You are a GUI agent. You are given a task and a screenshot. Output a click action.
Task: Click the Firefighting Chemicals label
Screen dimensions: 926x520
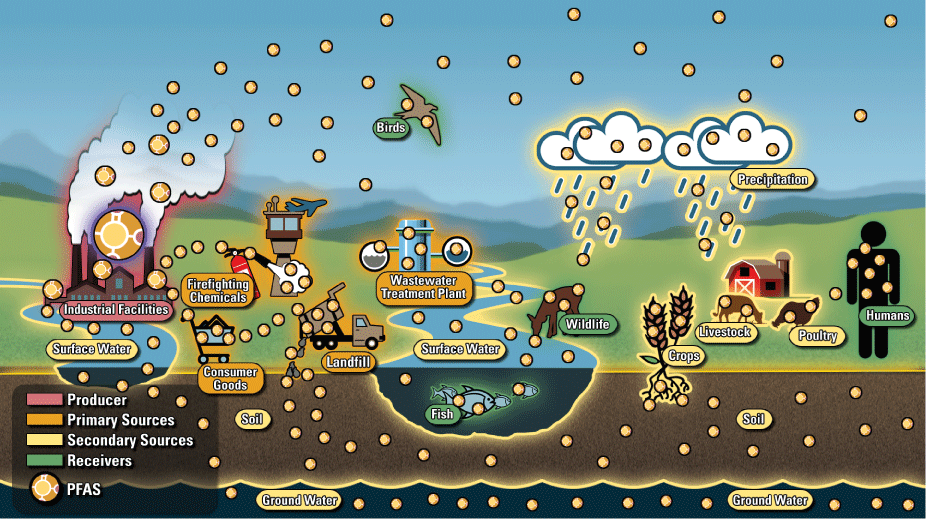[x=218, y=291]
